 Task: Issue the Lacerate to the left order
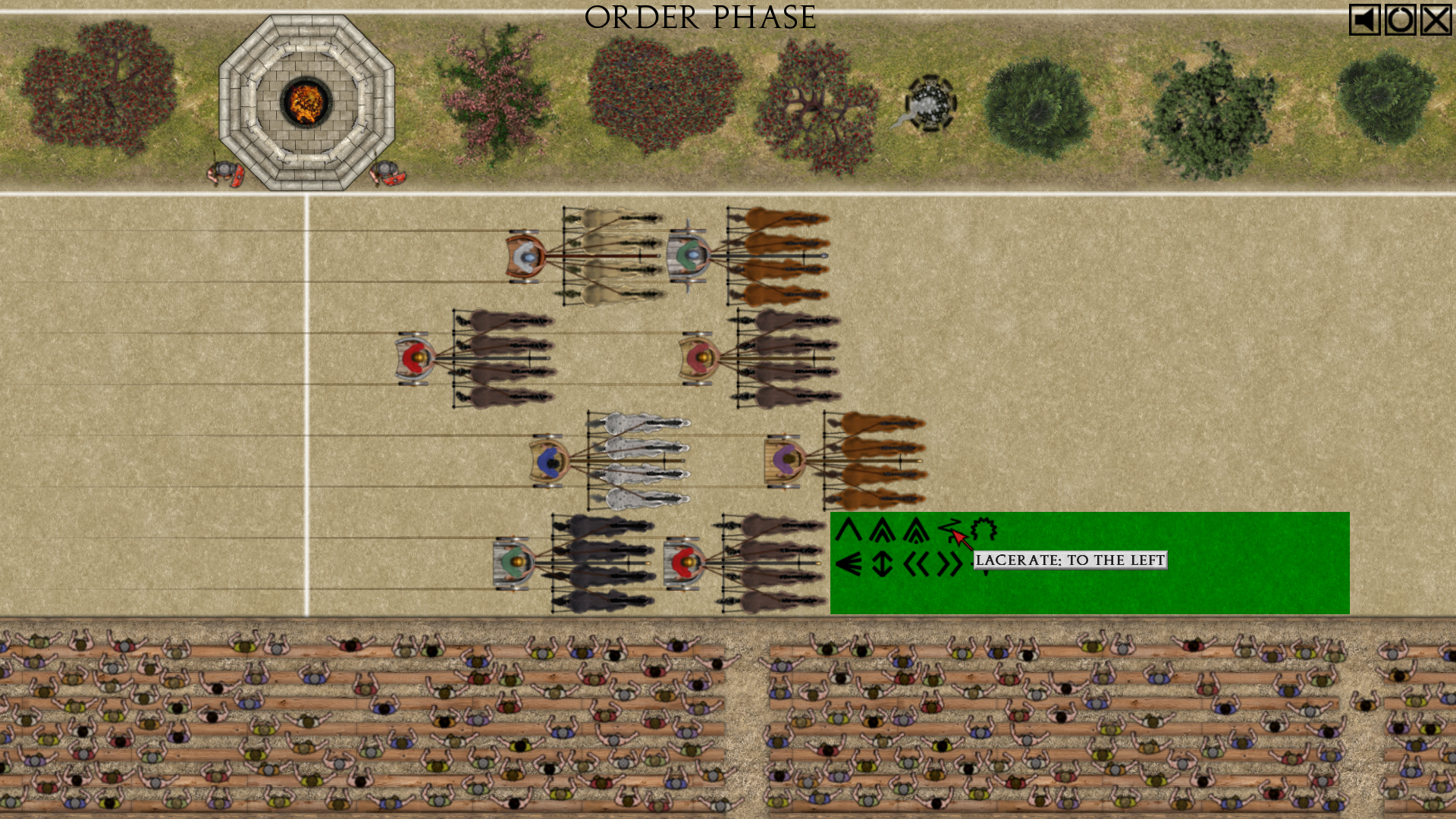coord(949,529)
